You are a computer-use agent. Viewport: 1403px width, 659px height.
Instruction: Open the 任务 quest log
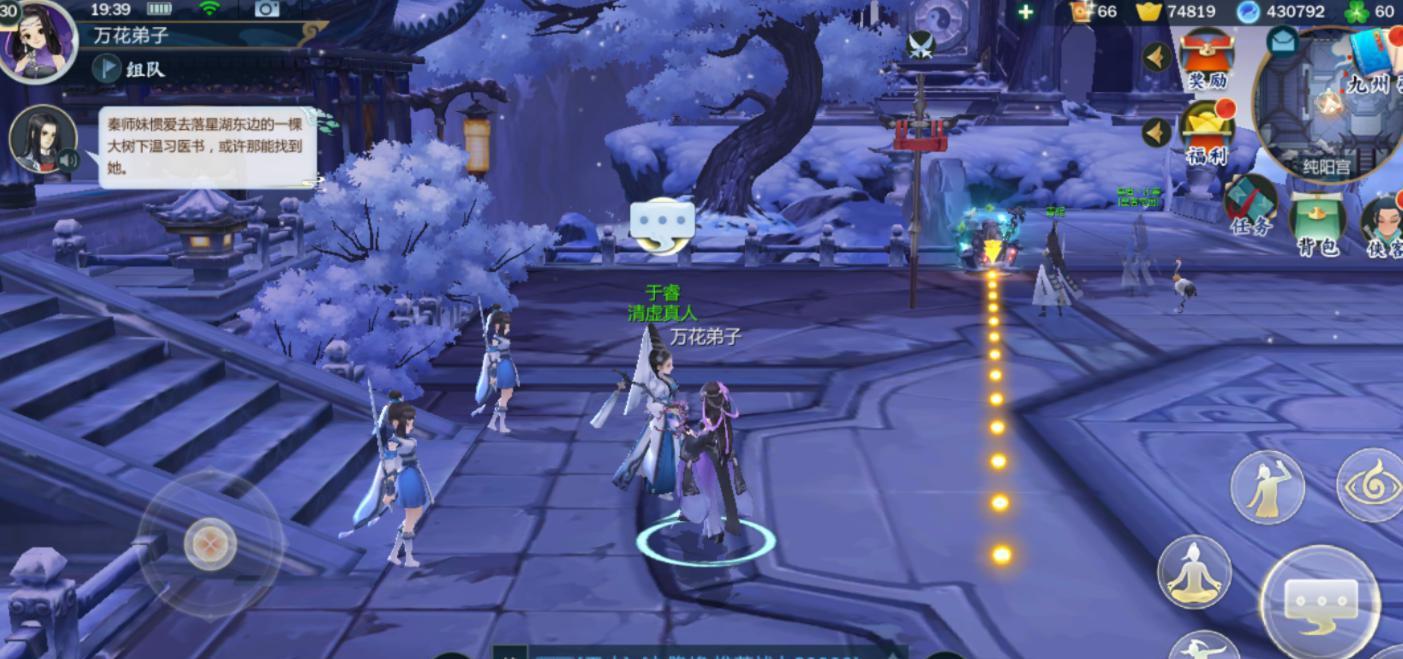coord(1250,203)
